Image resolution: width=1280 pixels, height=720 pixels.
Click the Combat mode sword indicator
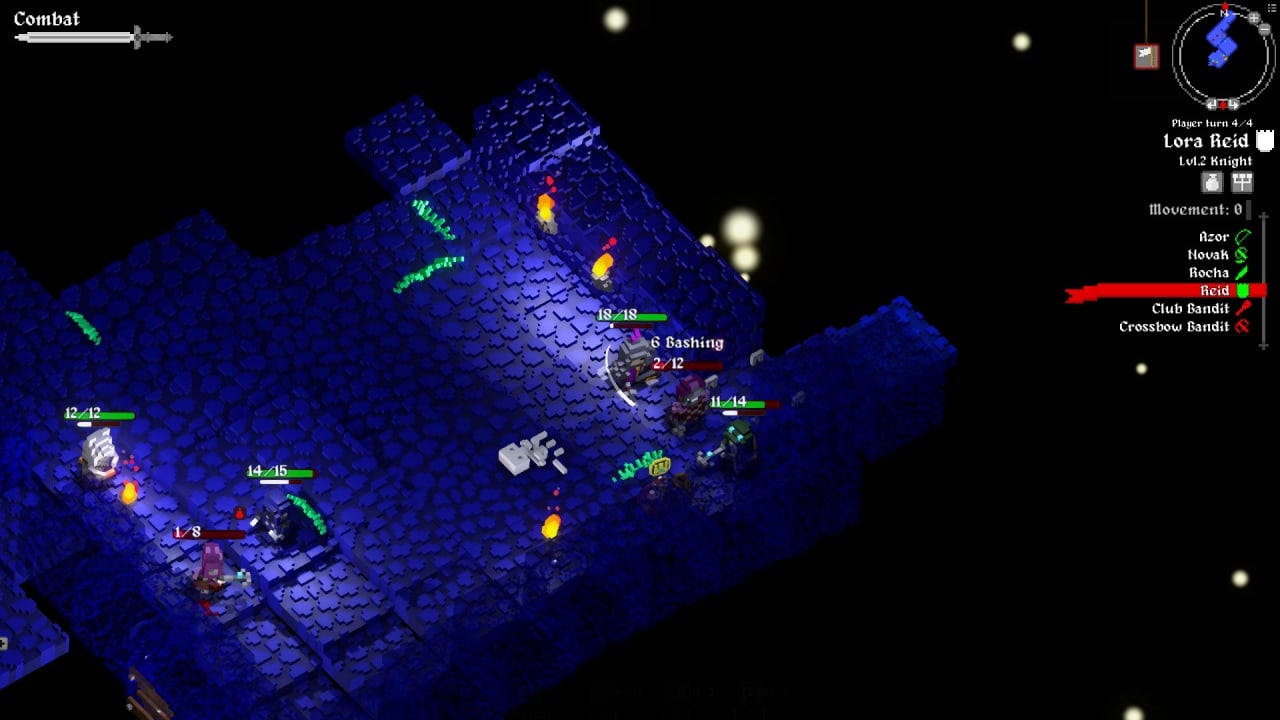pos(92,38)
